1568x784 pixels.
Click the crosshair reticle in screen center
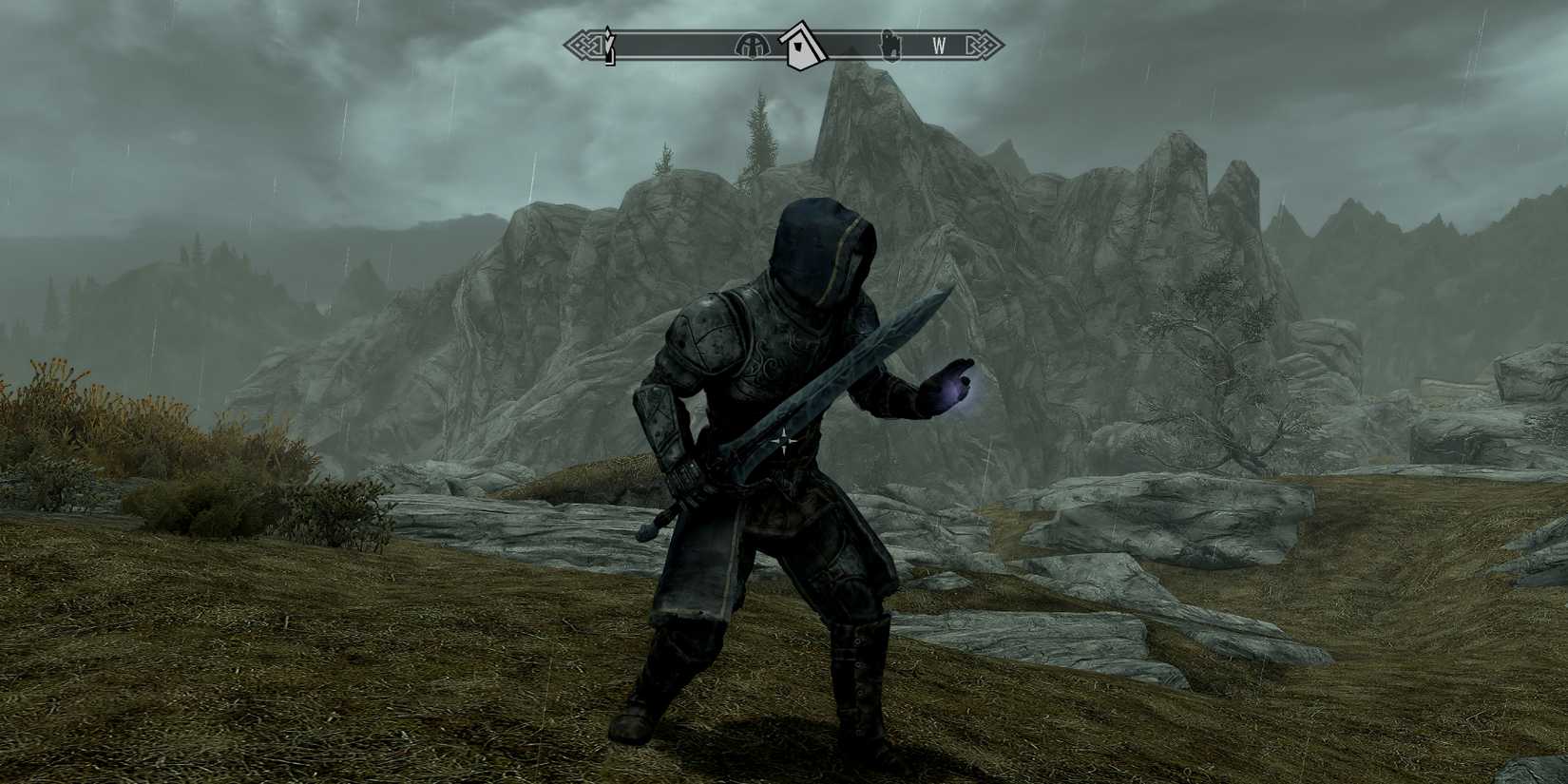click(786, 440)
